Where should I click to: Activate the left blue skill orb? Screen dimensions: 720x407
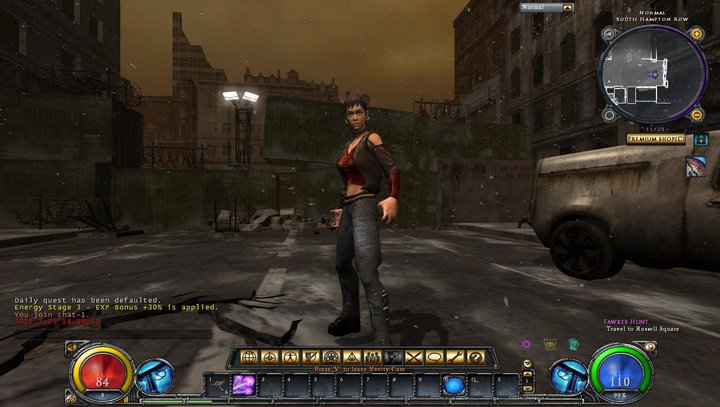coord(155,377)
